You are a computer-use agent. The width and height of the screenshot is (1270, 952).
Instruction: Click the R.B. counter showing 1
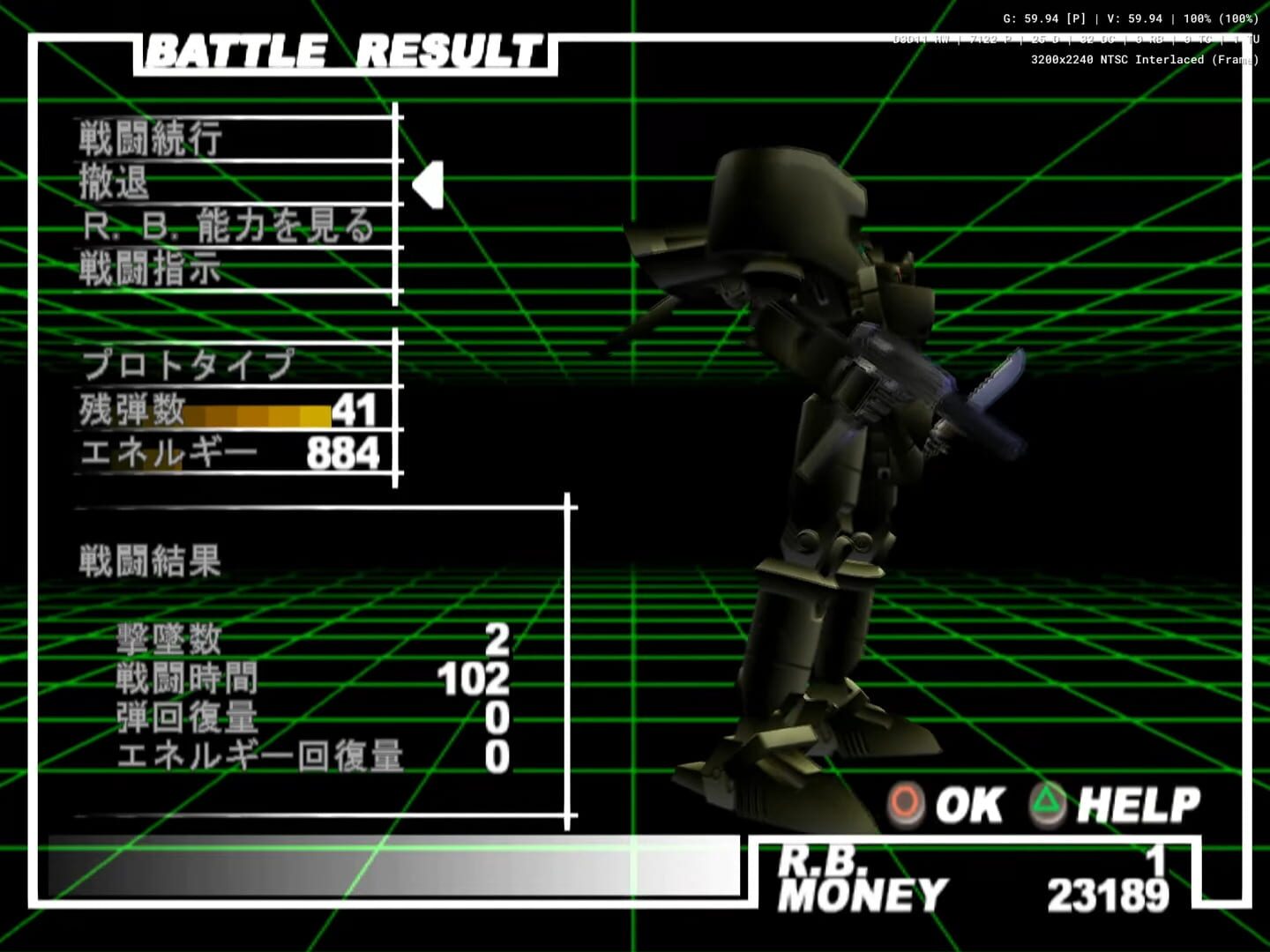1156,859
